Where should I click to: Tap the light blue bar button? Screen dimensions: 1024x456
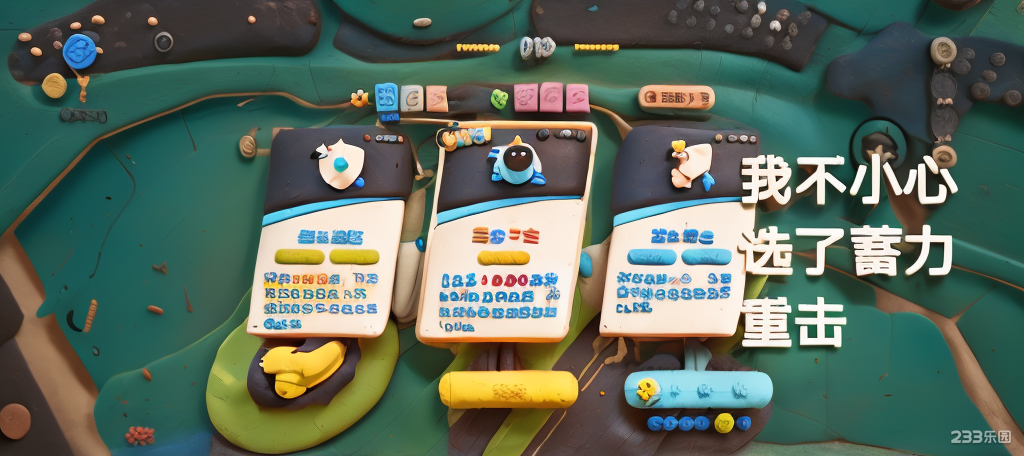tap(698, 388)
